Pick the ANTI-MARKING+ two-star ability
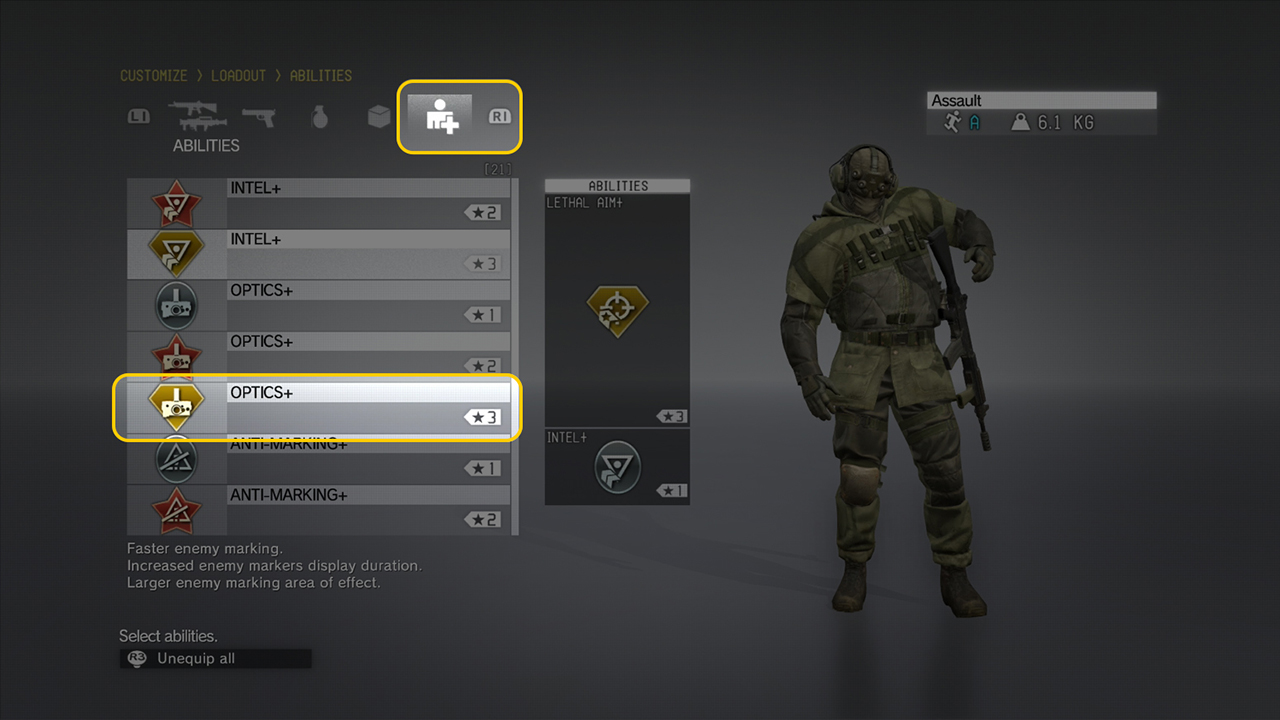This screenshot has height=720, width=1280. 318,510
